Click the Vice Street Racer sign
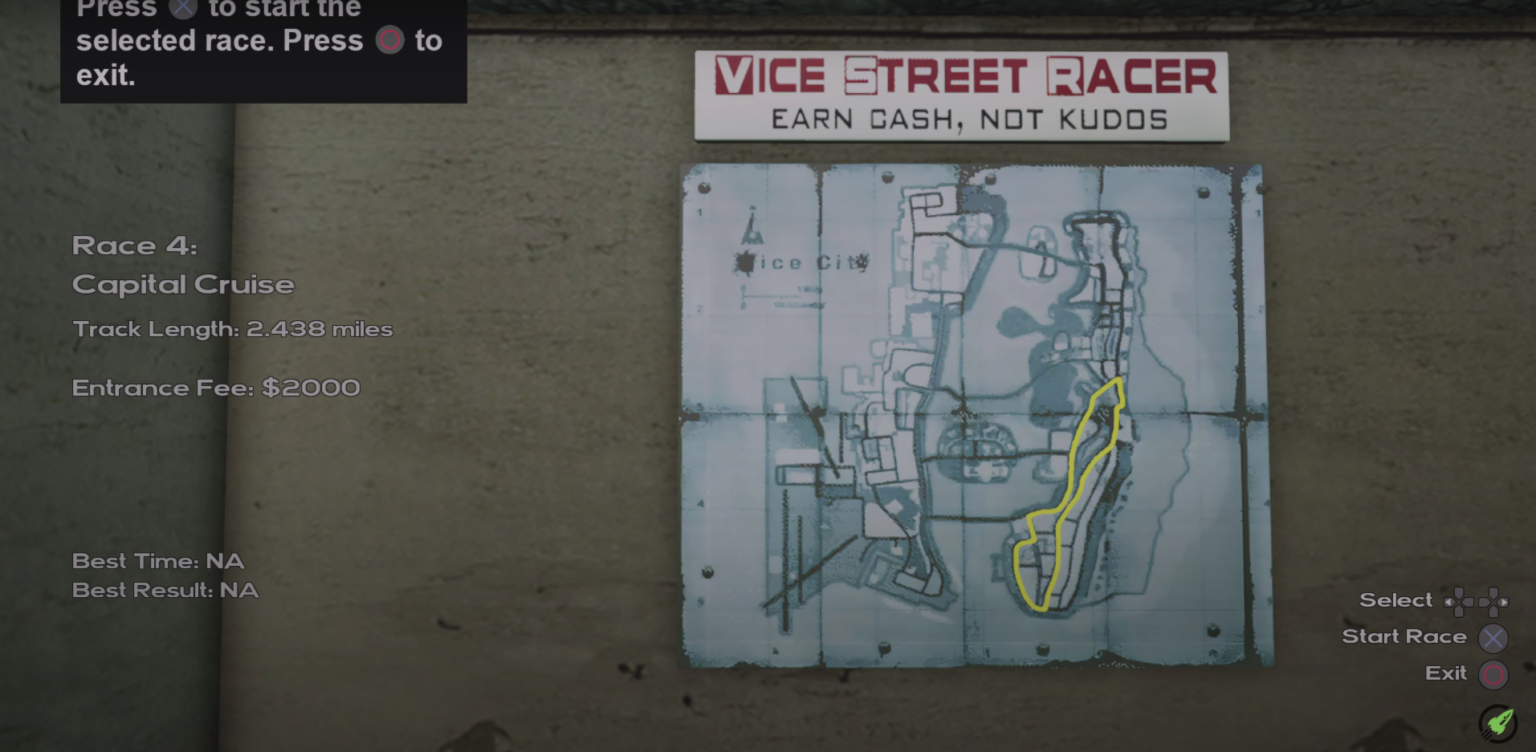The height and width of the screenshot is (752, 1536). click(960, 75)
